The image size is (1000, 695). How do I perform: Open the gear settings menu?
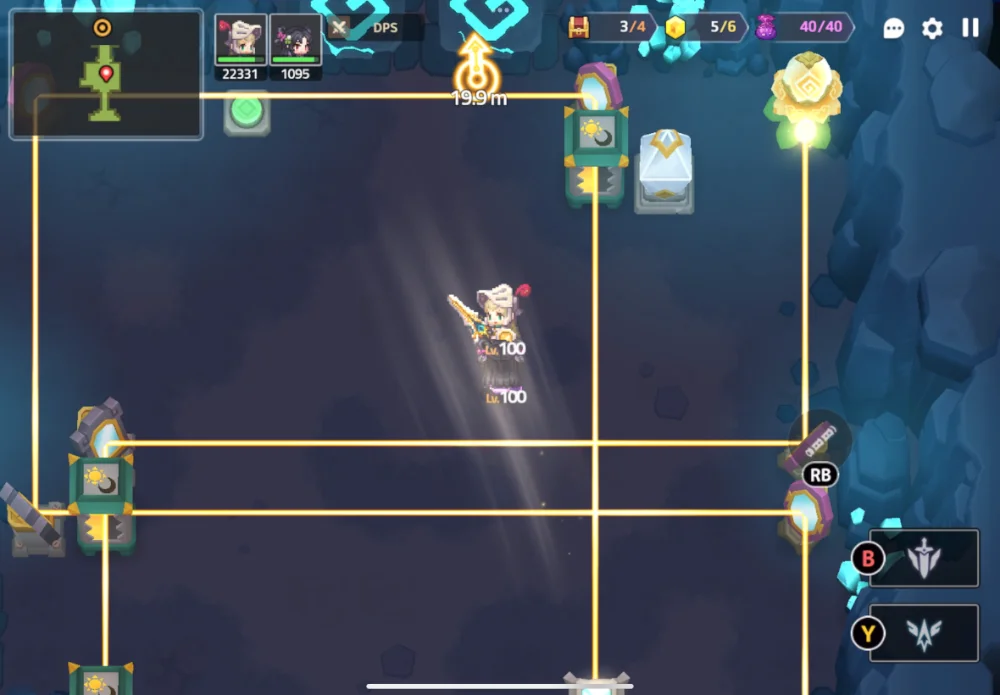pos(932,28)
